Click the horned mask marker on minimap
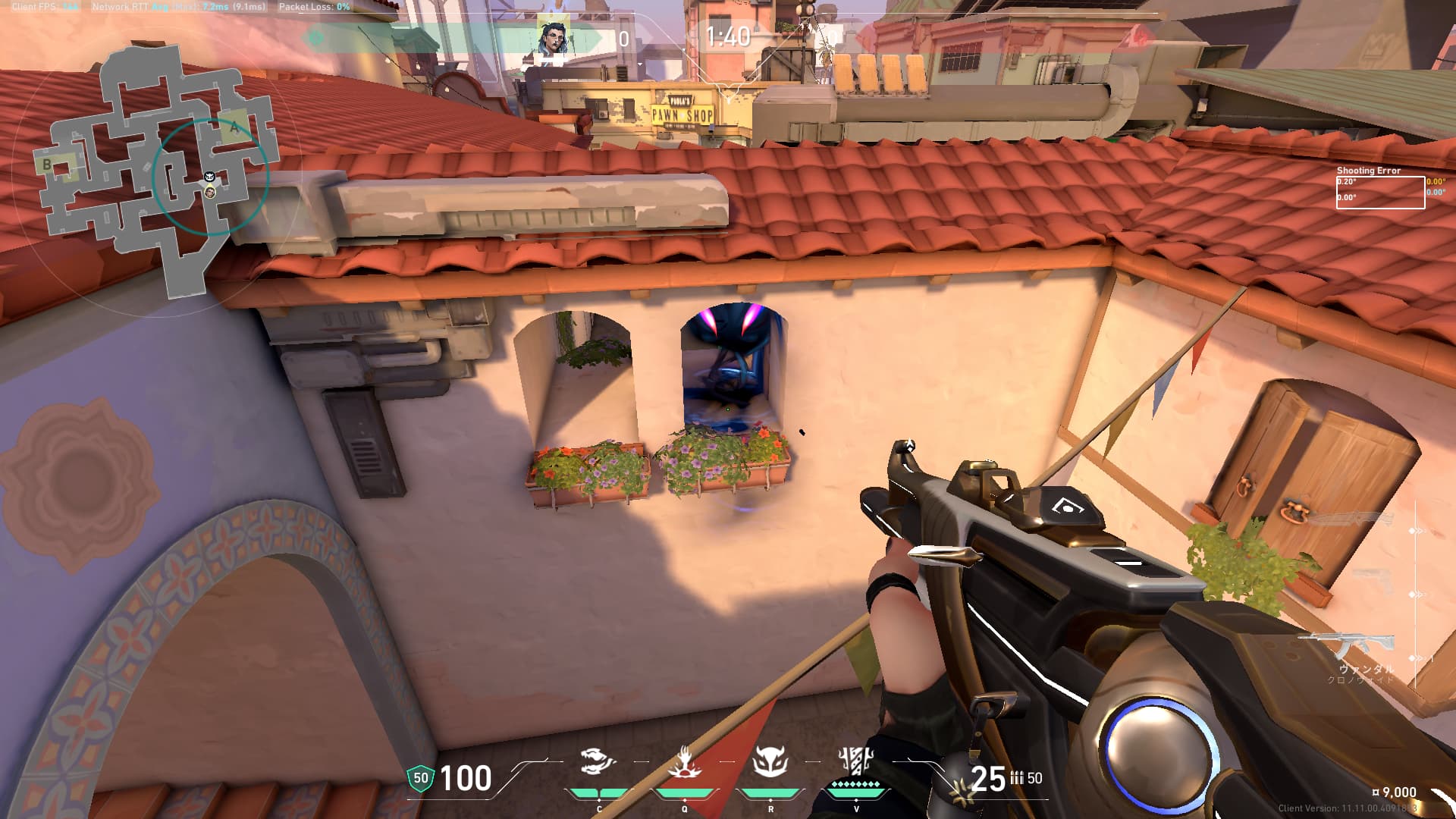 [211, 177]
